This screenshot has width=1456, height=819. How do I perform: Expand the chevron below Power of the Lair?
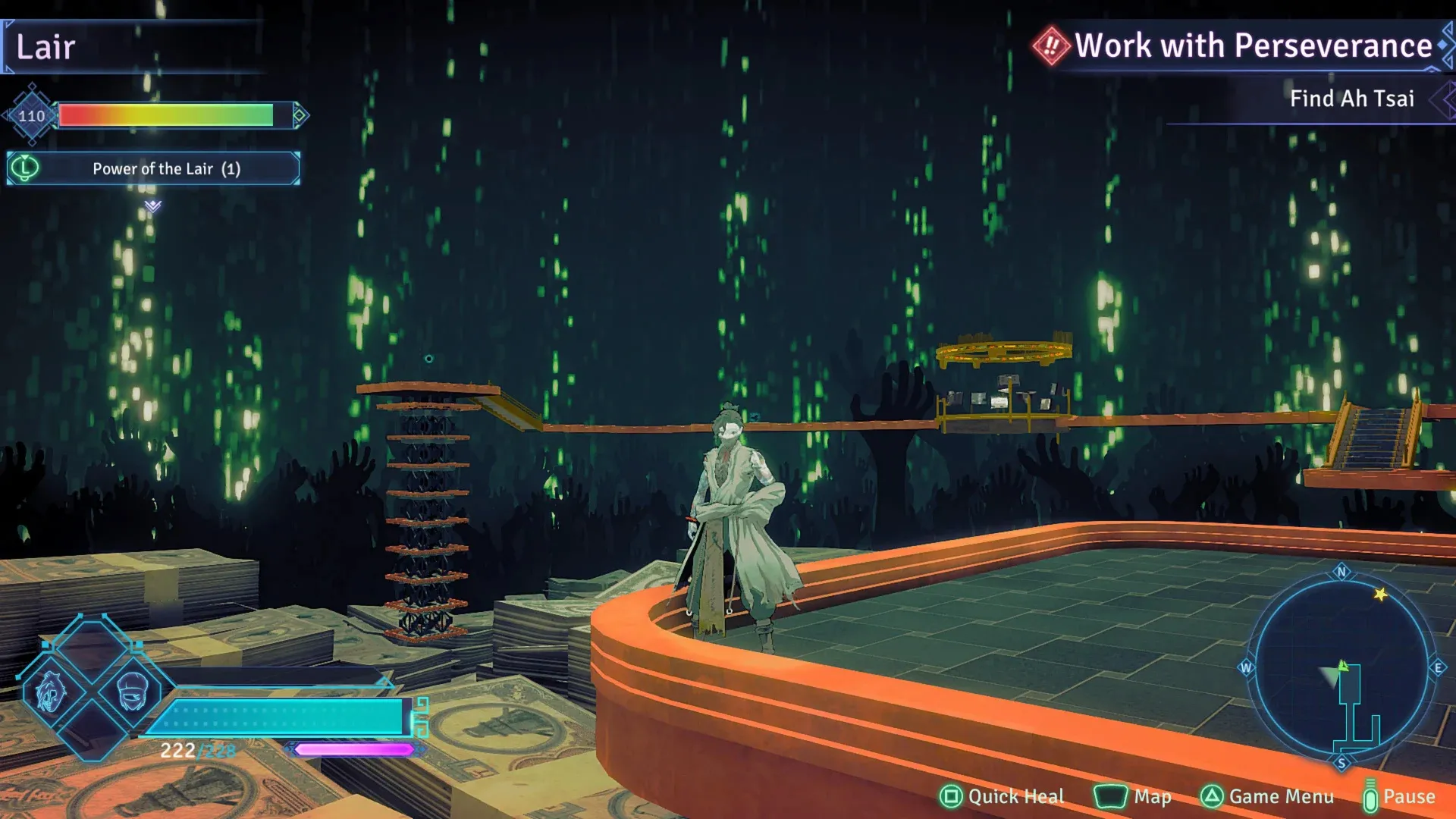(x=153, y=206)
